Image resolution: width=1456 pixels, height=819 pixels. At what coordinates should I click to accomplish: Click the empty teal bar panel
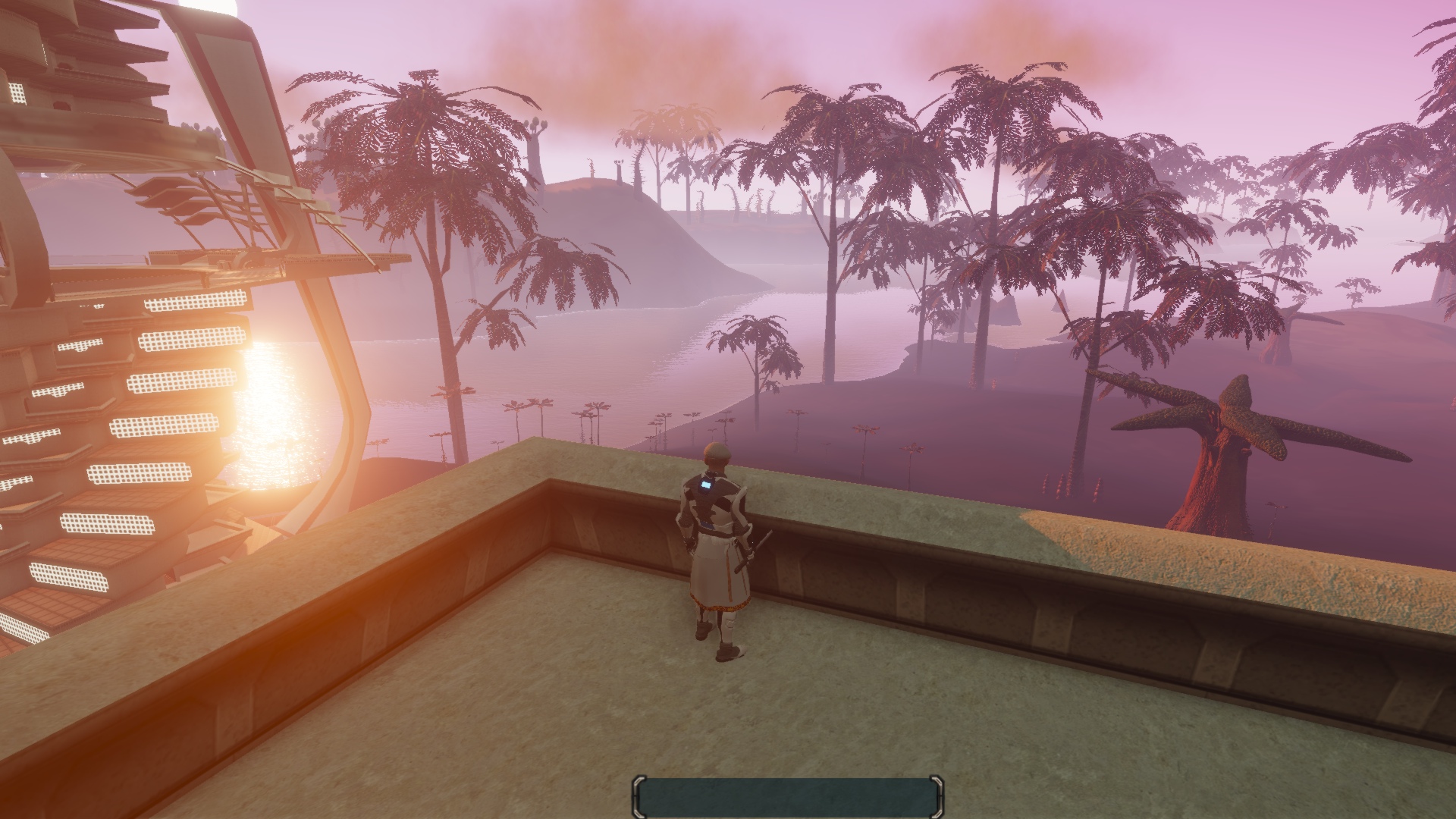pyautogui.click(x=787, y=796)
